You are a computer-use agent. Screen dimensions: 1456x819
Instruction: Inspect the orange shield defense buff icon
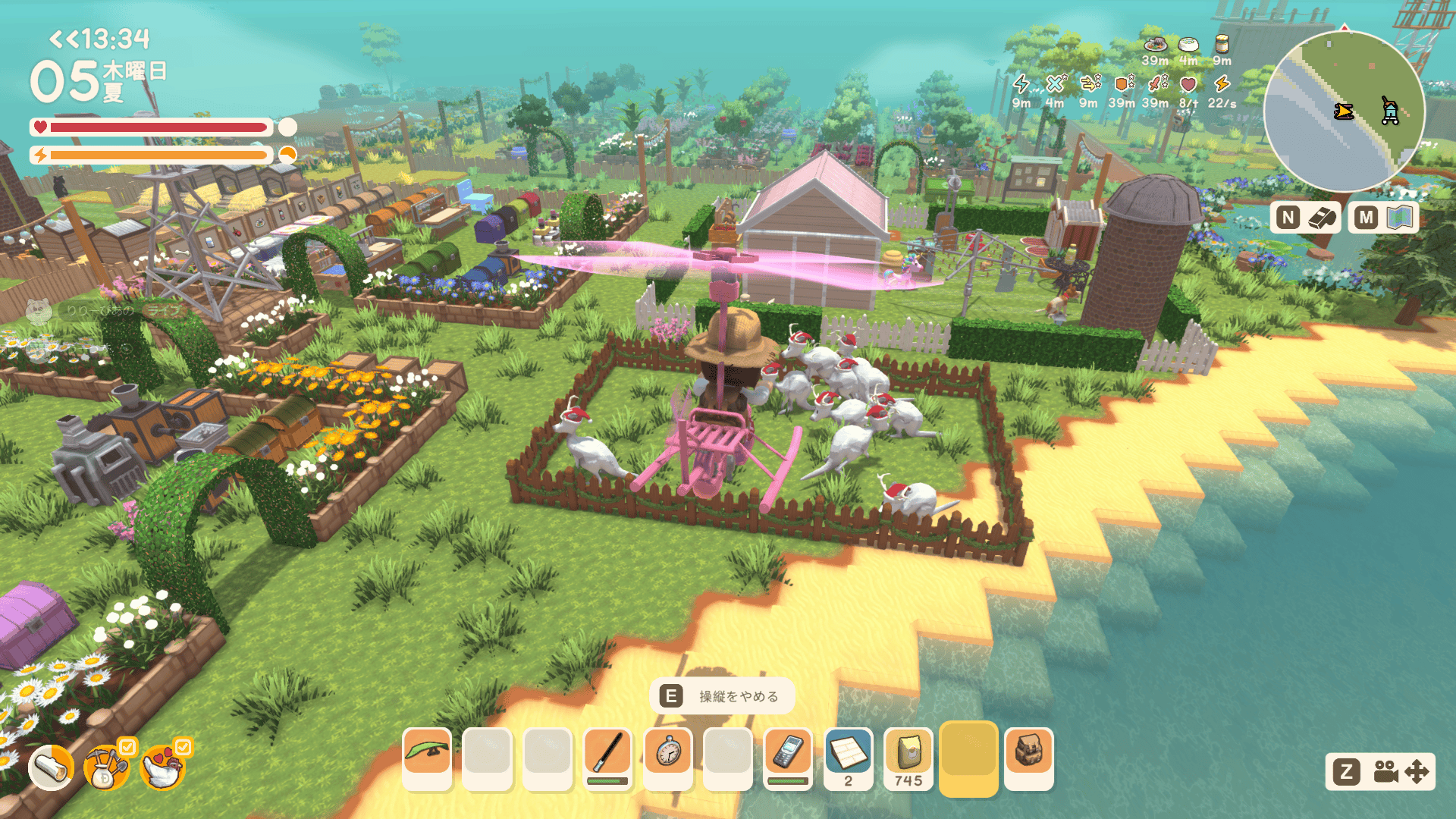(1122, 83)
